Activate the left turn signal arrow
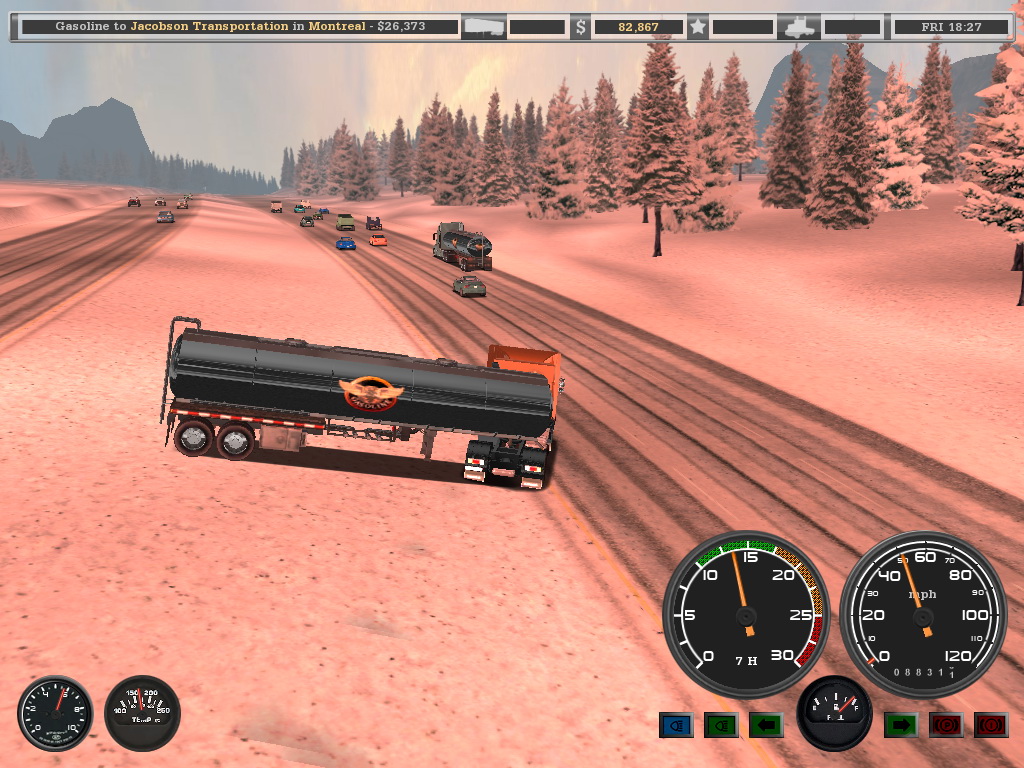The height and width of the screenshot is (768, 1024). [x=766, y=725]
